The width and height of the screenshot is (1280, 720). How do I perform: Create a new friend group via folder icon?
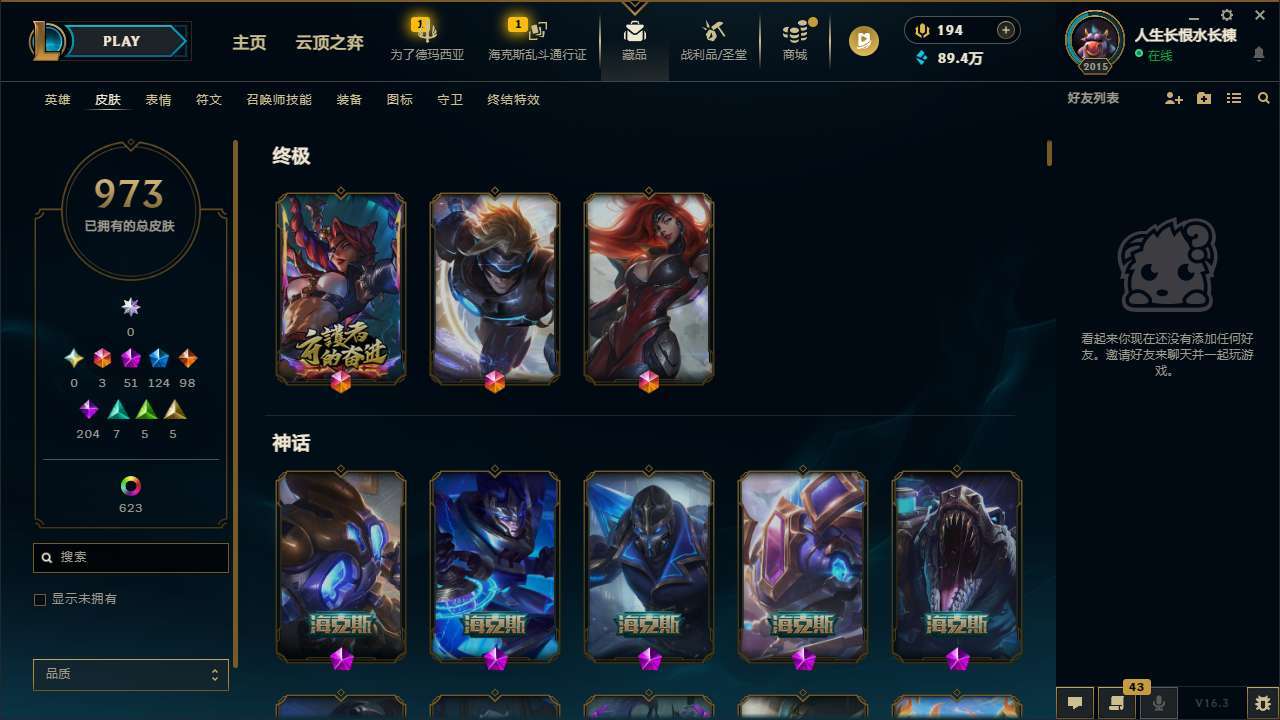pyautogui.click(x=1203, y=98)
